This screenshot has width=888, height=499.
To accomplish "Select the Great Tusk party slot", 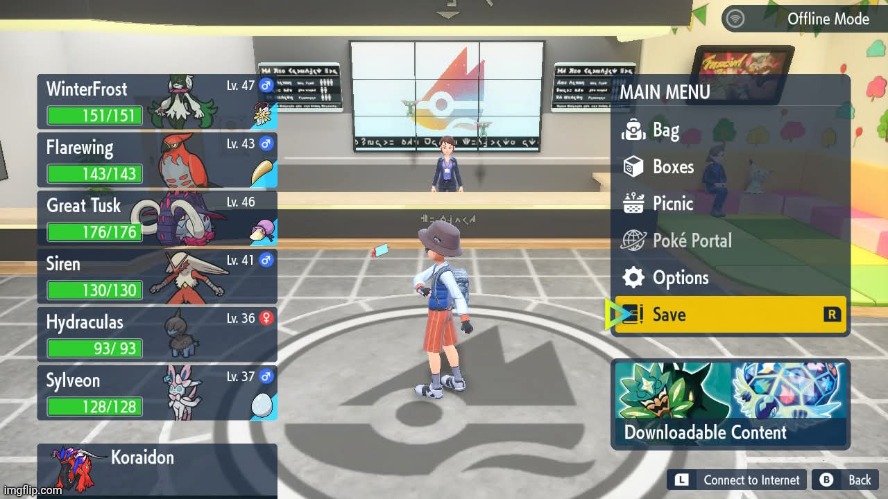I will [x=157, y=218].
